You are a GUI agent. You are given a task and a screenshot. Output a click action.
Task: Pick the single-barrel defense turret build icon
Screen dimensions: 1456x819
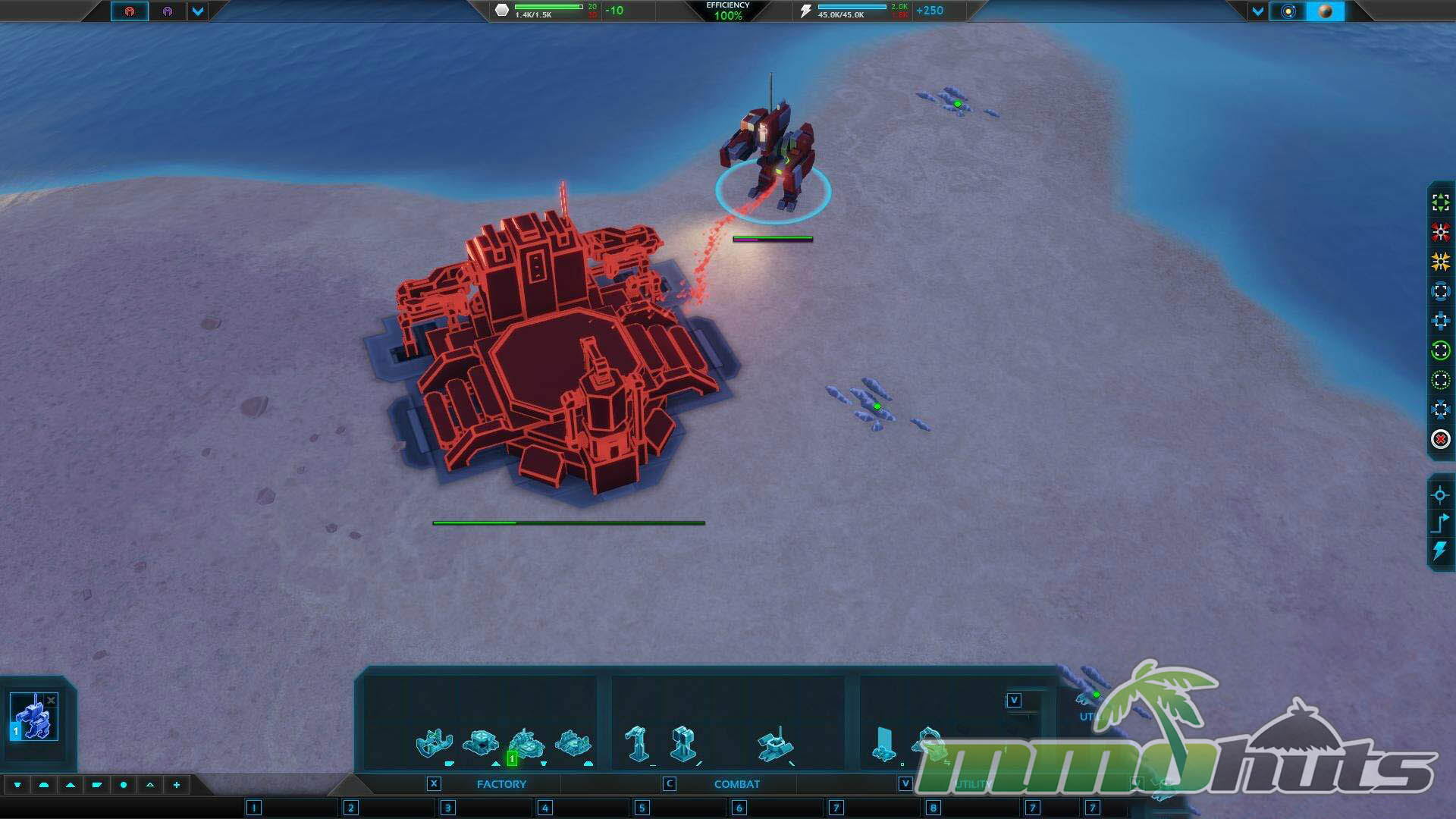pyautogui.click(x=636, y=743)
